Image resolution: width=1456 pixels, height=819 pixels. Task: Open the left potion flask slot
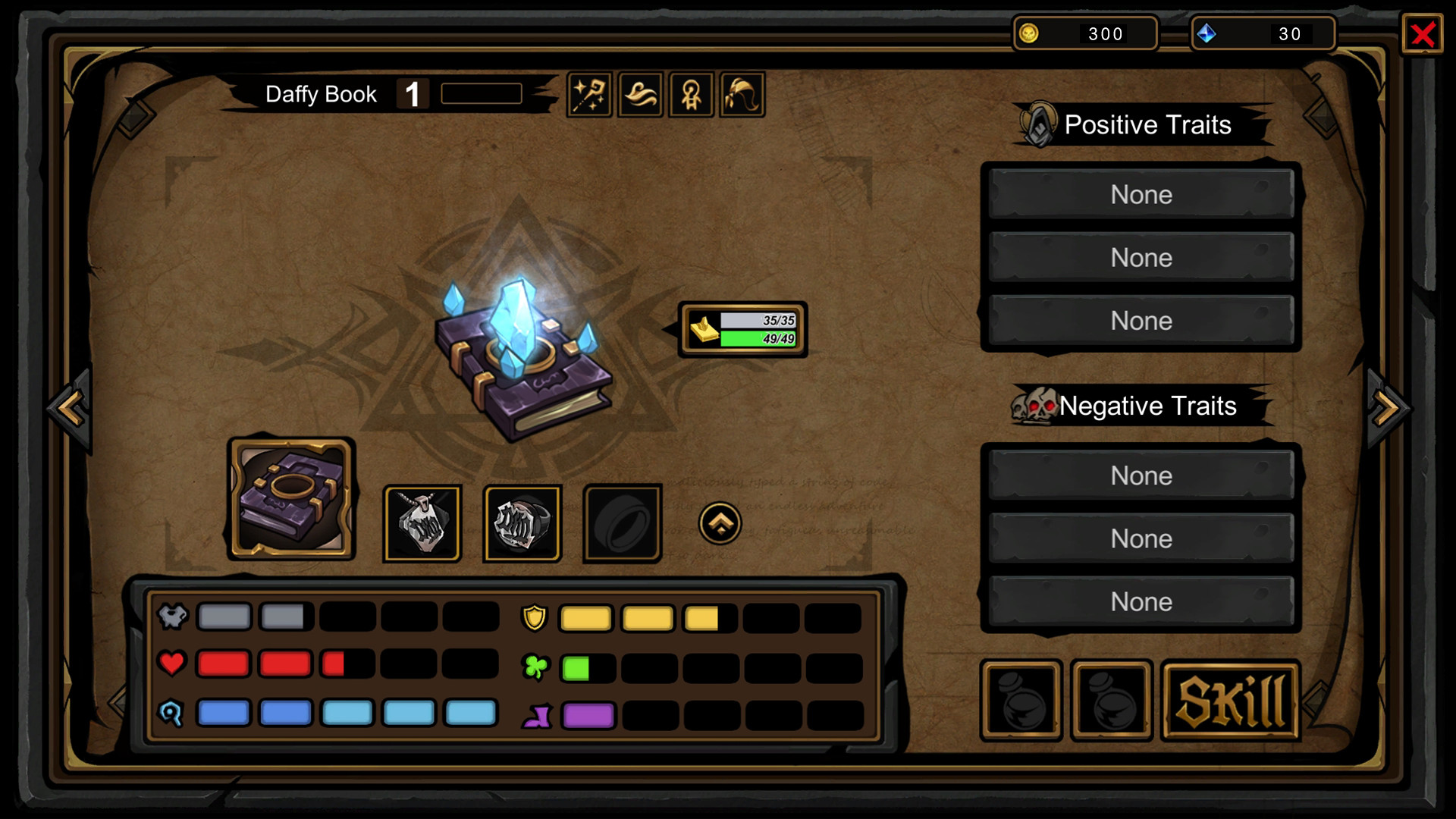tap(1021, 700)
